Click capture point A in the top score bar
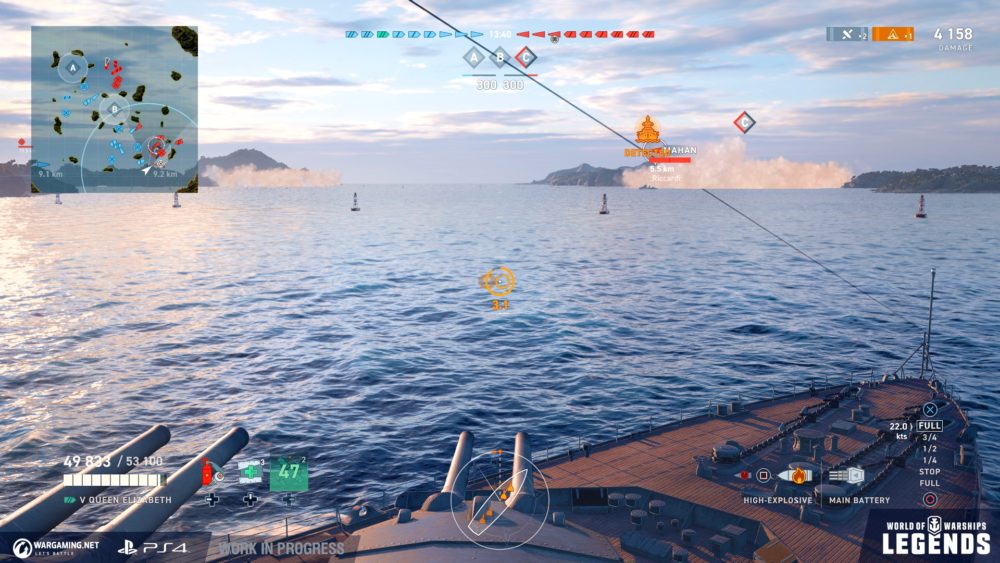The width and height of the screenshot is (1000, 563). pos(474,58)
